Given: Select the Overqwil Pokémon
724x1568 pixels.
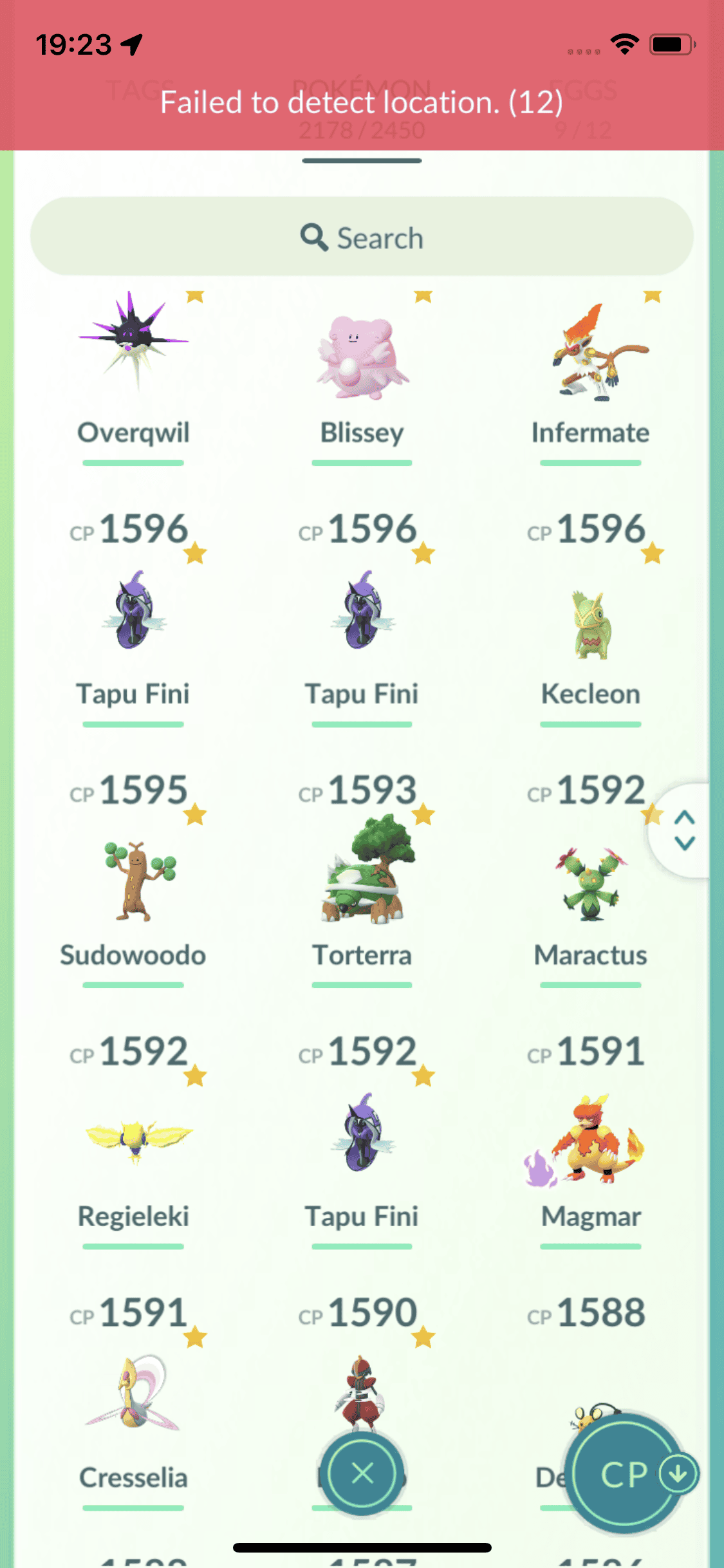Looking at the screenshot, I should click(133, 360).
